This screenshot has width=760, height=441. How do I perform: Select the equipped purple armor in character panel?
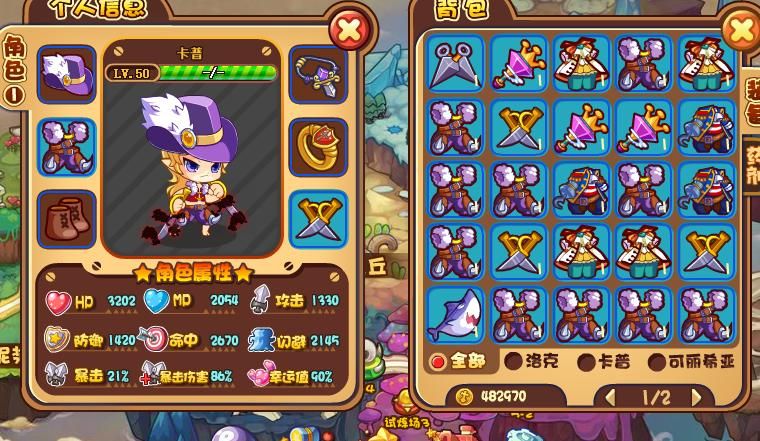pos(67,146)
